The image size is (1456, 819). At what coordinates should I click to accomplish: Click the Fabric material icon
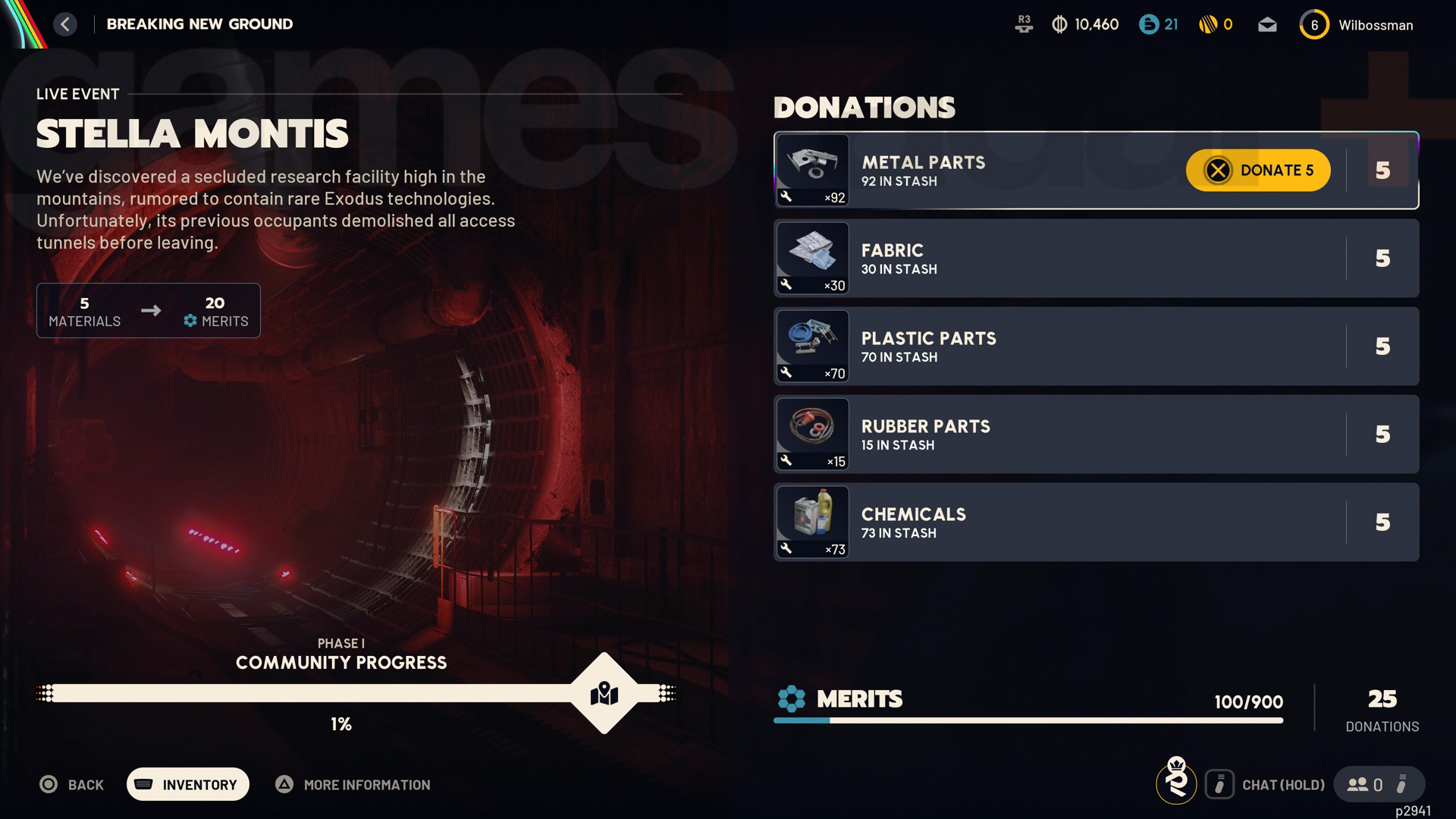(812, 257)
